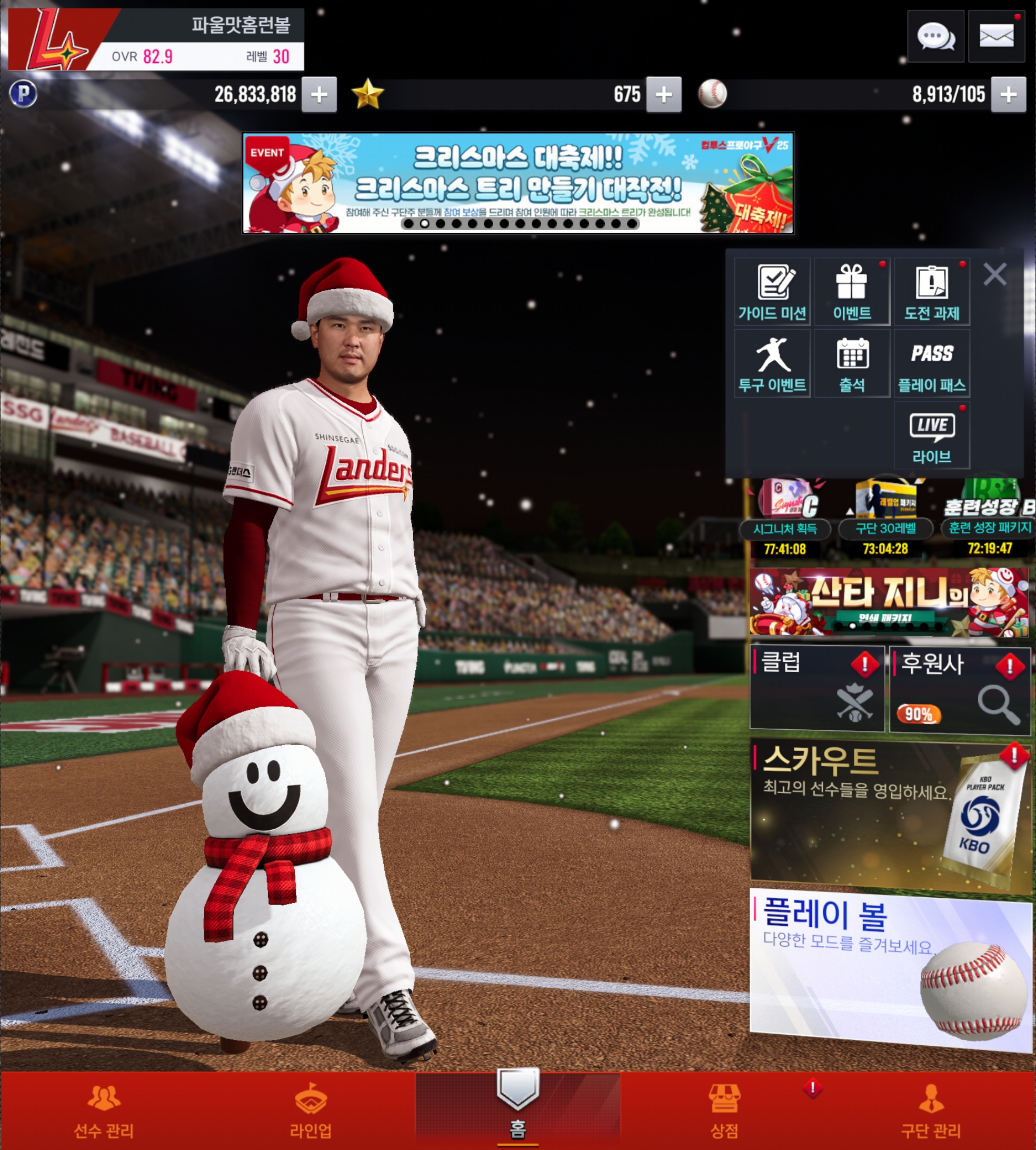Add more gold stars
Screen dimensions: 1036x1150
coord(664,94)
